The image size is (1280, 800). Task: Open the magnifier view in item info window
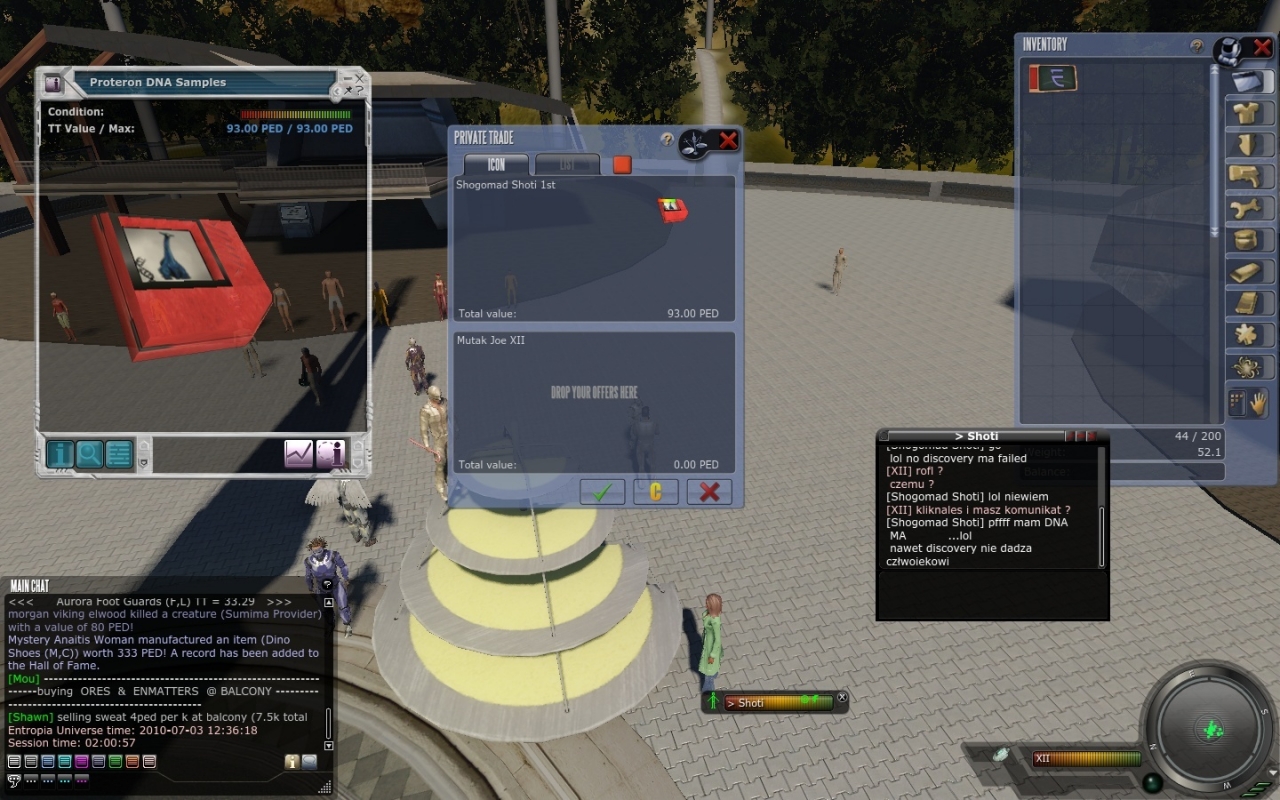point(90,454)
